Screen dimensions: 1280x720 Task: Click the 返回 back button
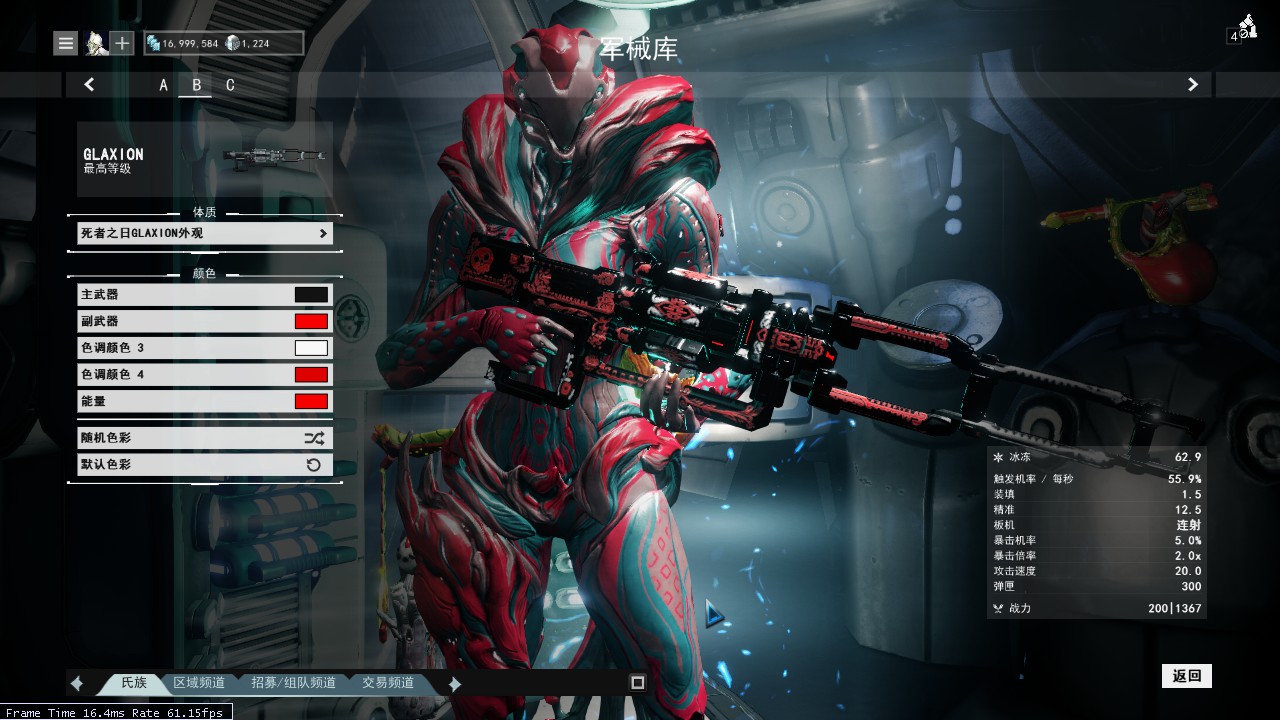1186,676
